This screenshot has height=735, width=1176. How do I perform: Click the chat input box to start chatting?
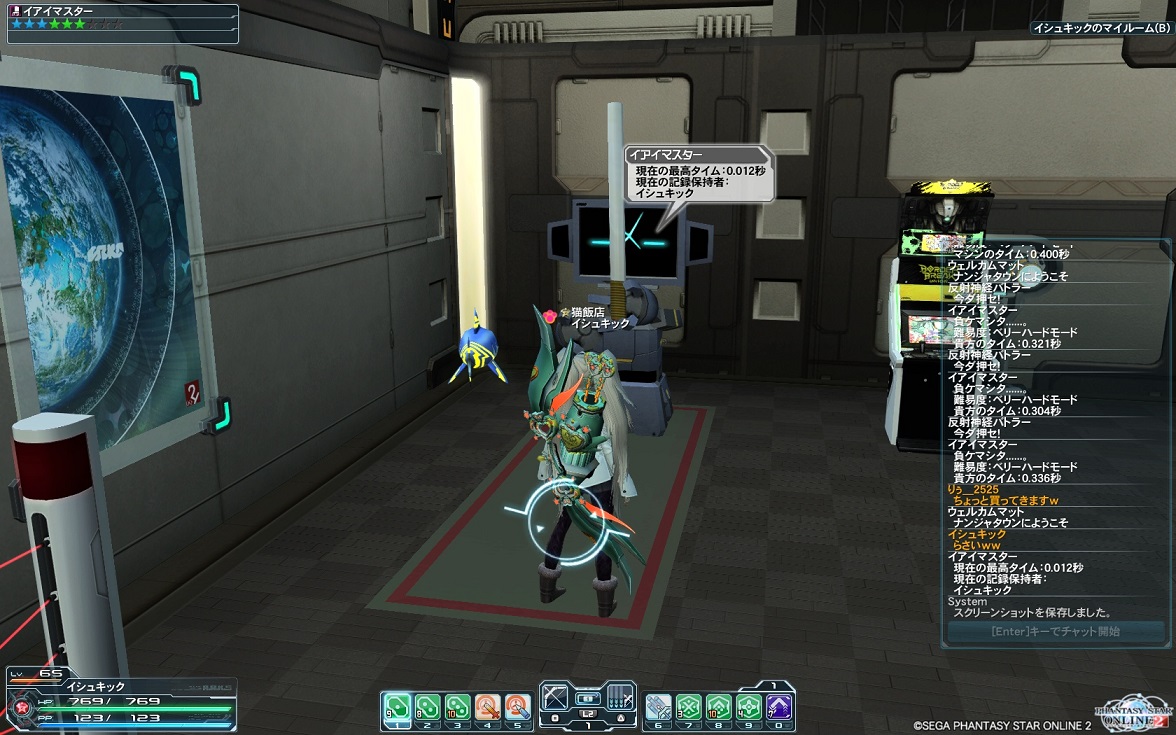click(1055, 632)
